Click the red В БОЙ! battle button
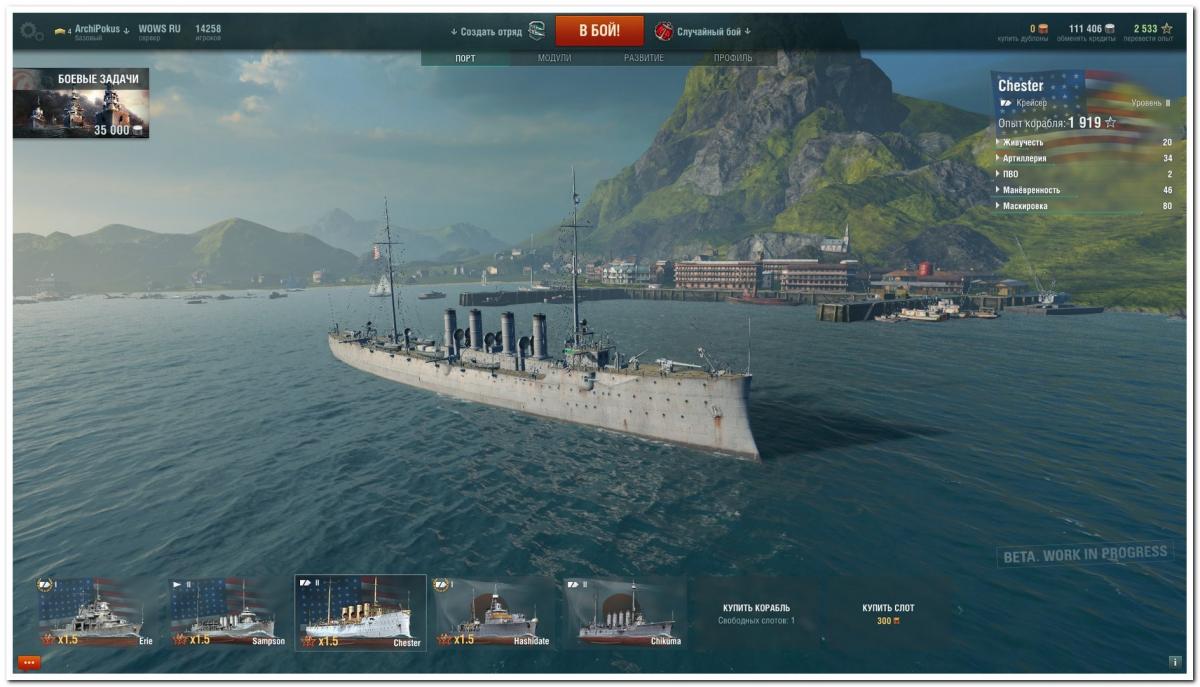 pyautogui.click(x=599, y=31)
